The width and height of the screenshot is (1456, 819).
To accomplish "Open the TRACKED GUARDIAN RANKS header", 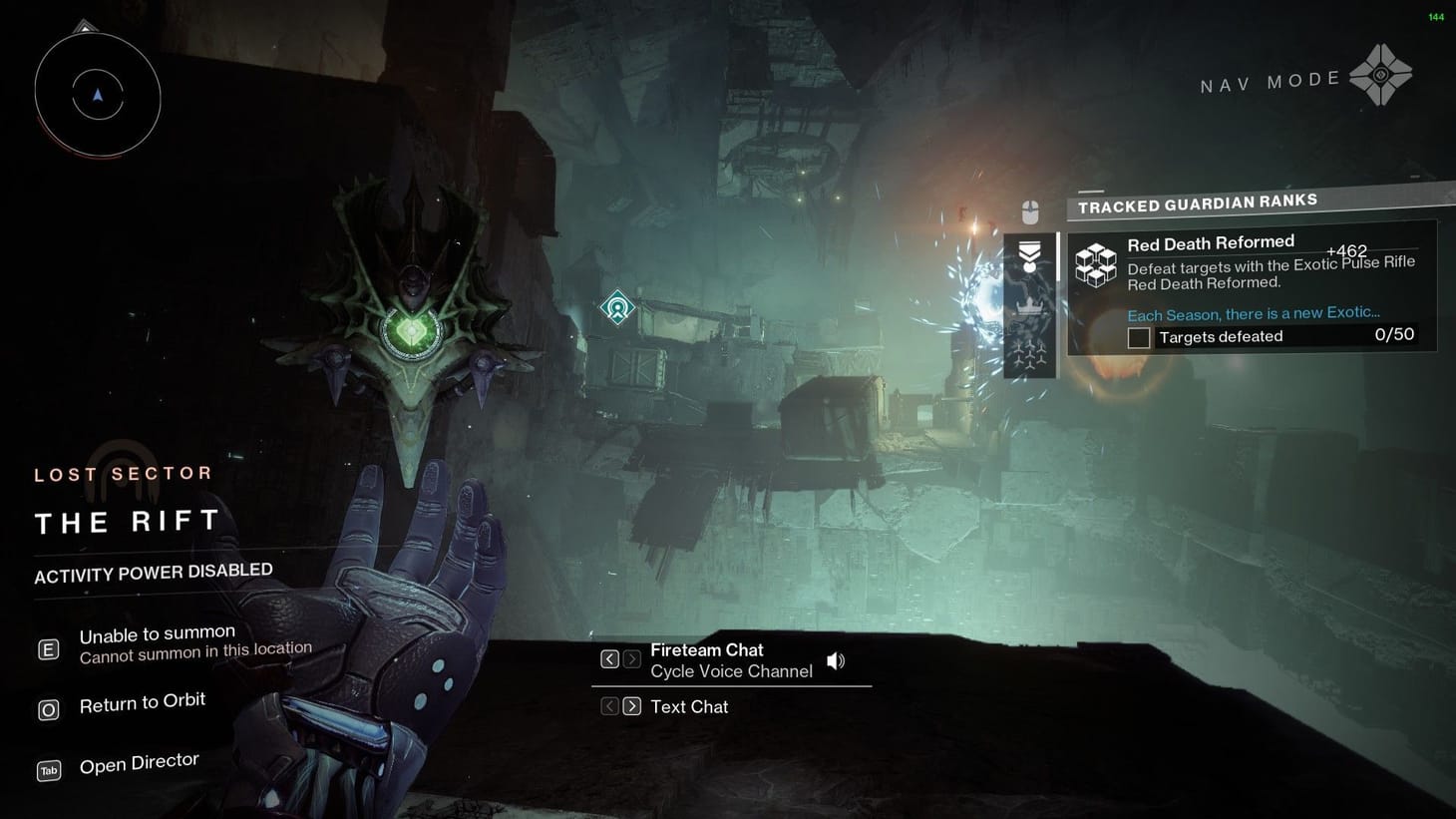I will pos(1197,202).
